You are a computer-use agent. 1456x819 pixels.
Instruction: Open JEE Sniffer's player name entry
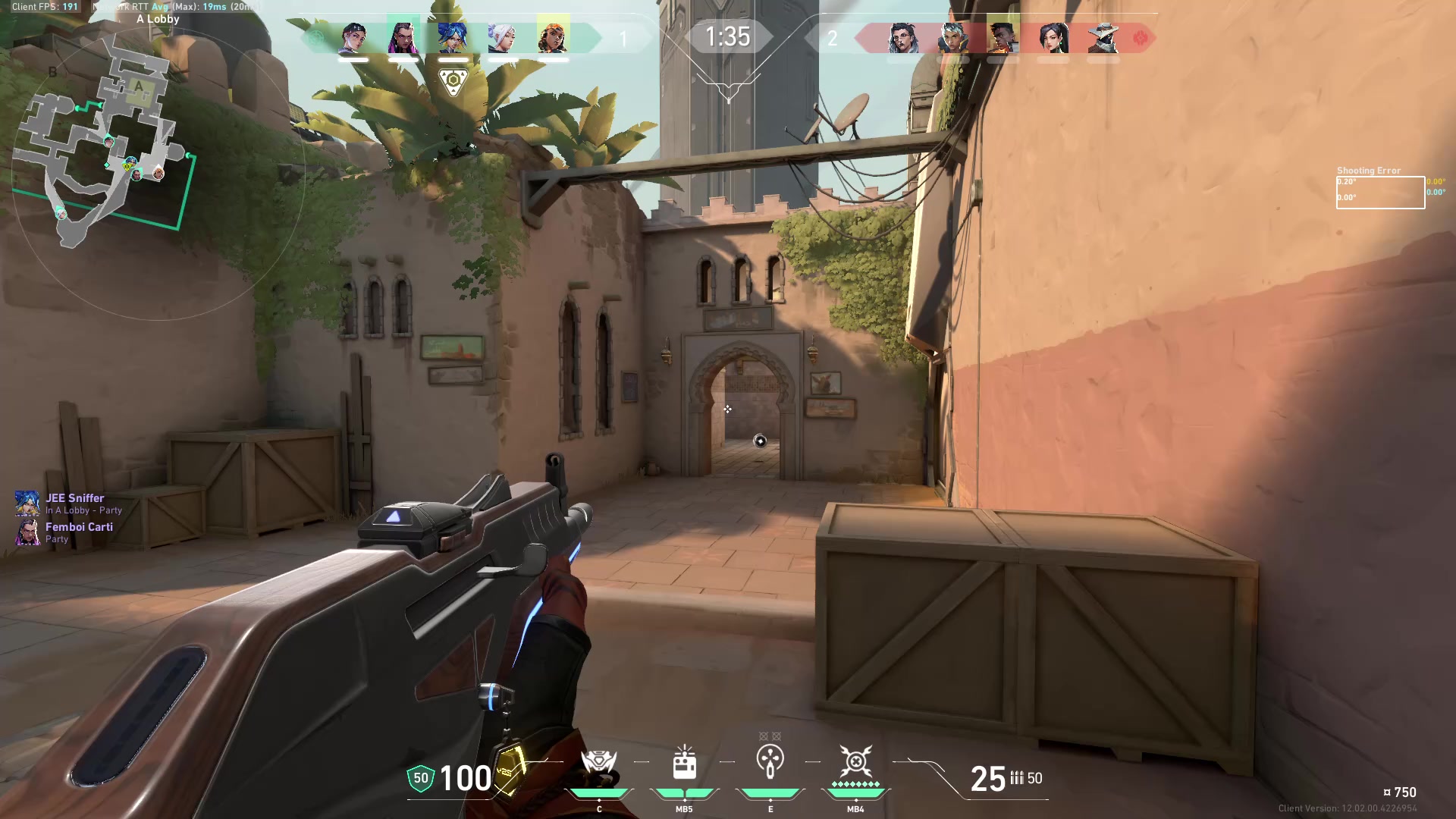pos(76,498)
